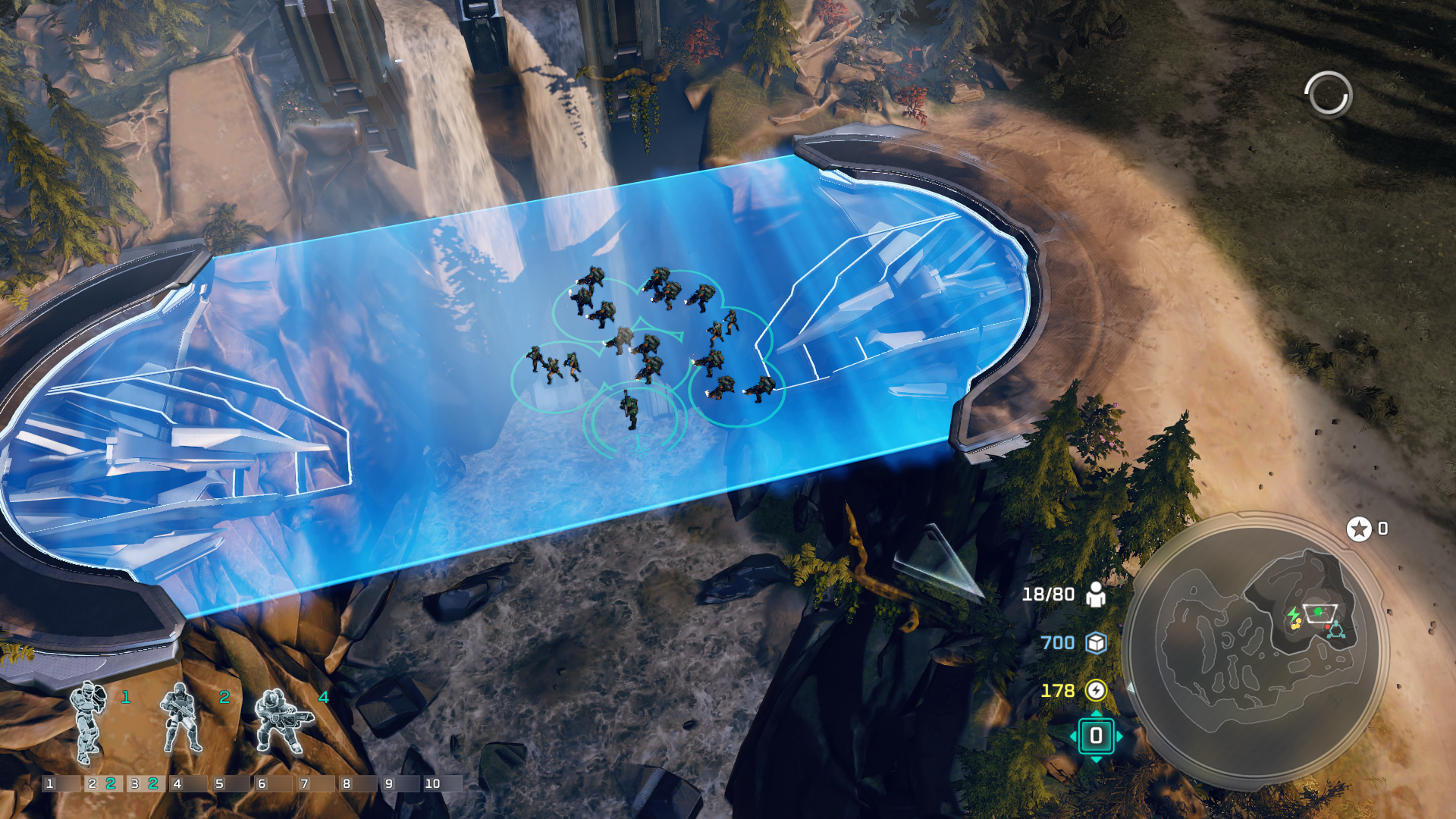Click the star leader points icon
The image size is (1456, 819).
[1359, 529]
